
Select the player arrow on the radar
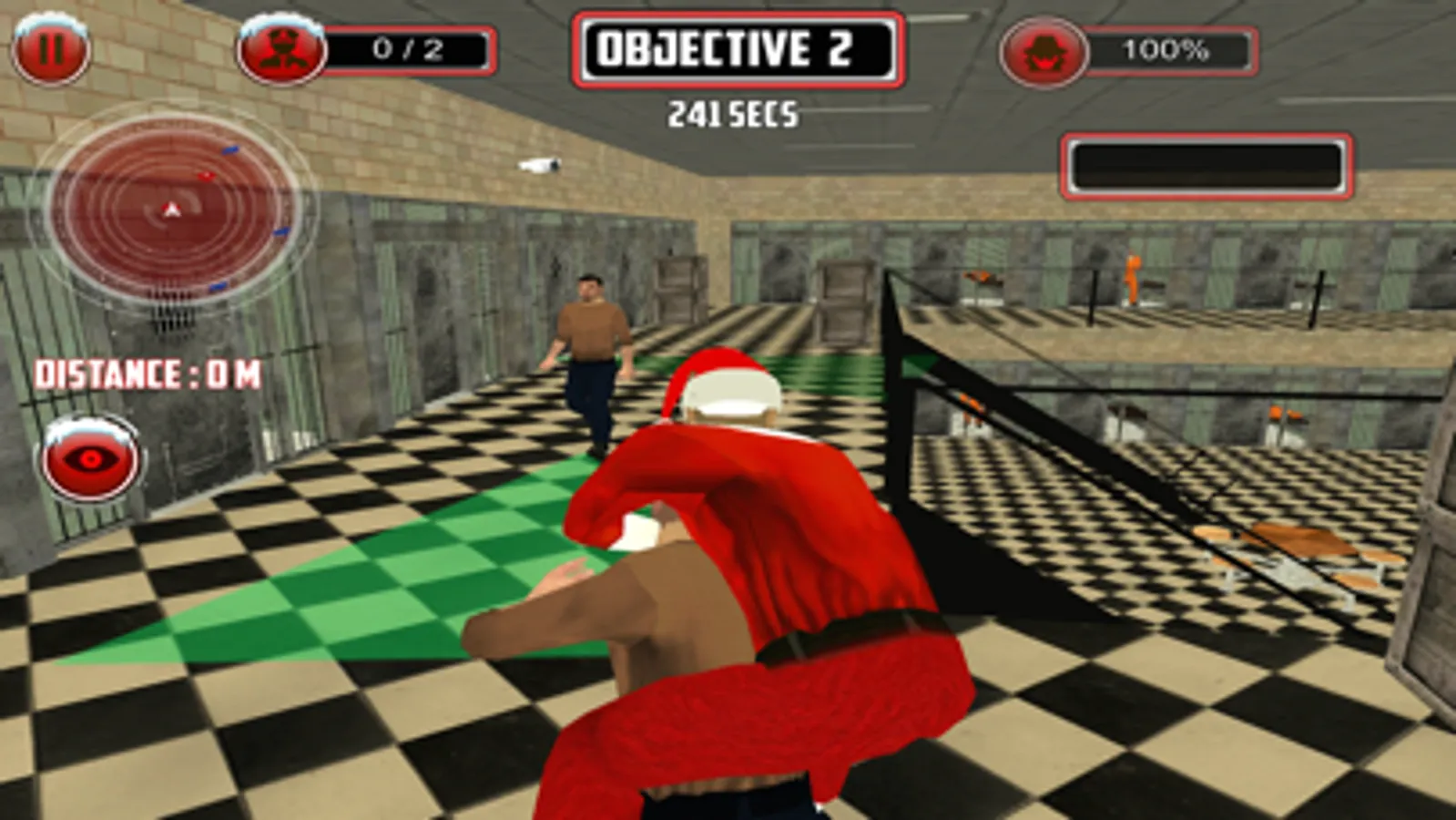coord(171,208)
